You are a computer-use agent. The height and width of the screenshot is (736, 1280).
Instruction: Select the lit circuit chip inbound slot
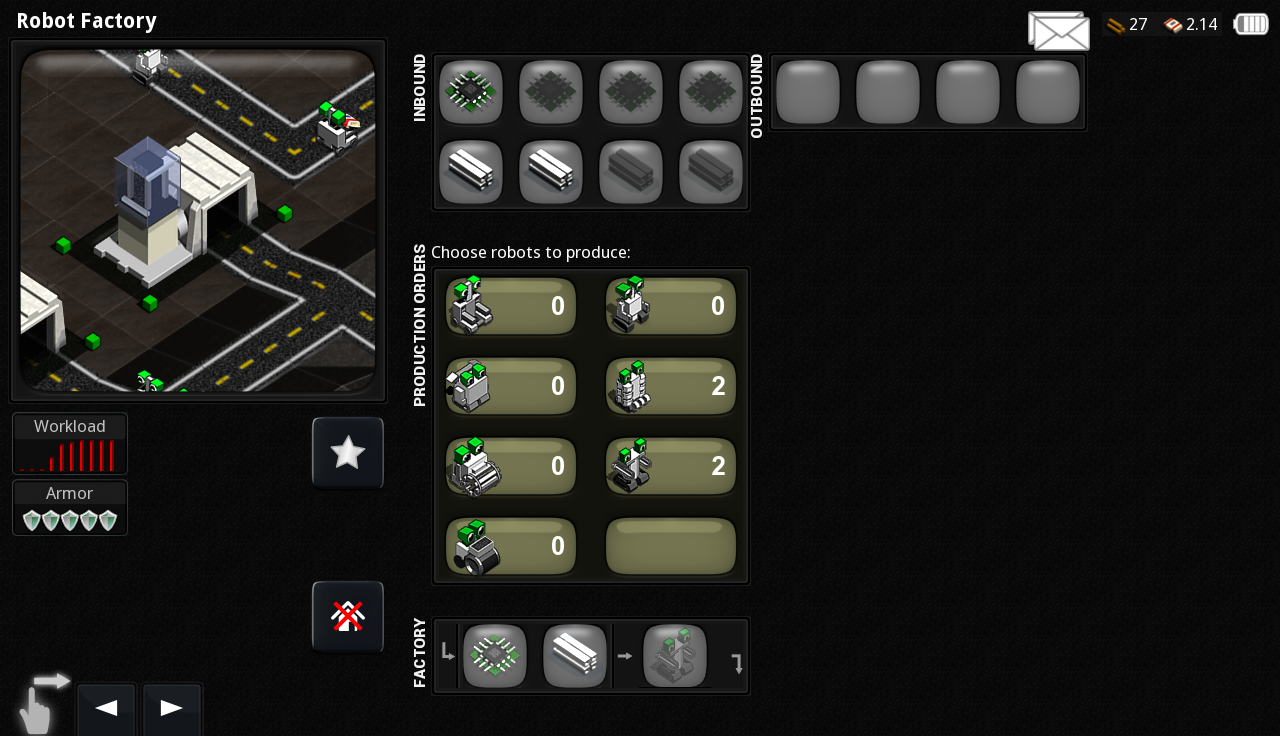pos(471,92)
